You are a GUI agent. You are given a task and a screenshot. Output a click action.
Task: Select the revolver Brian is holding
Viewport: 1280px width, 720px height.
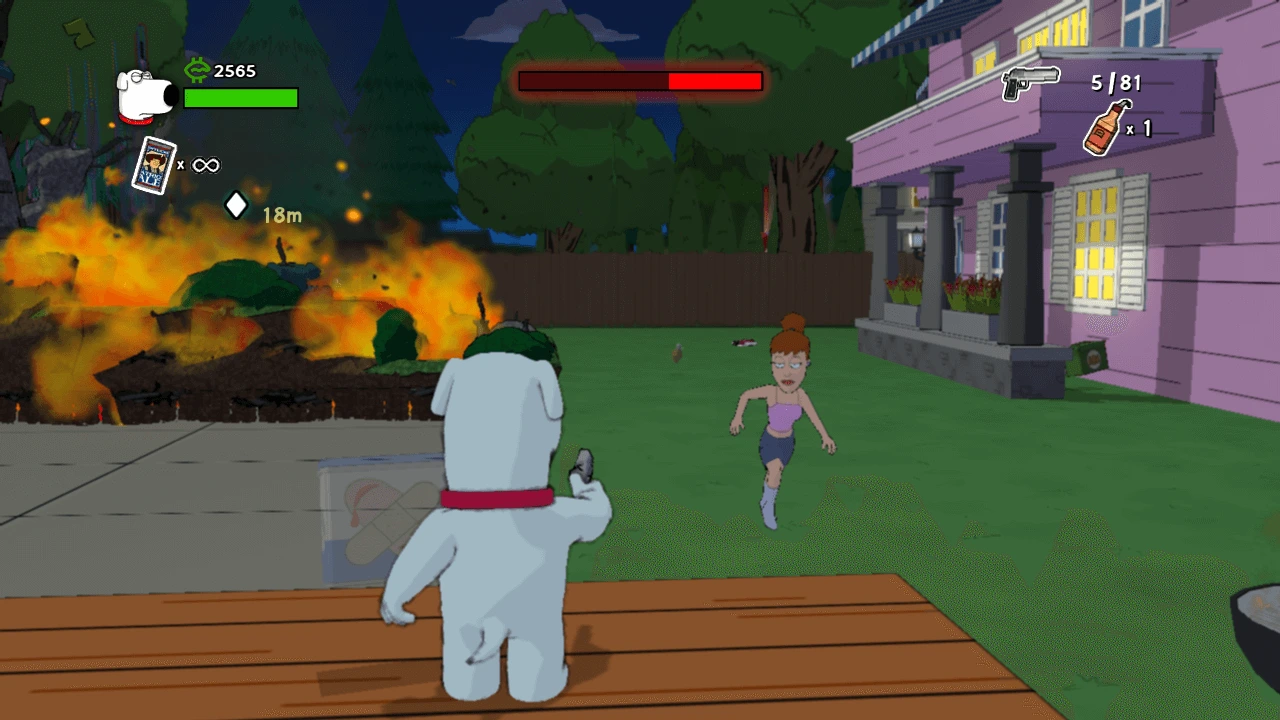click(585, 466)
